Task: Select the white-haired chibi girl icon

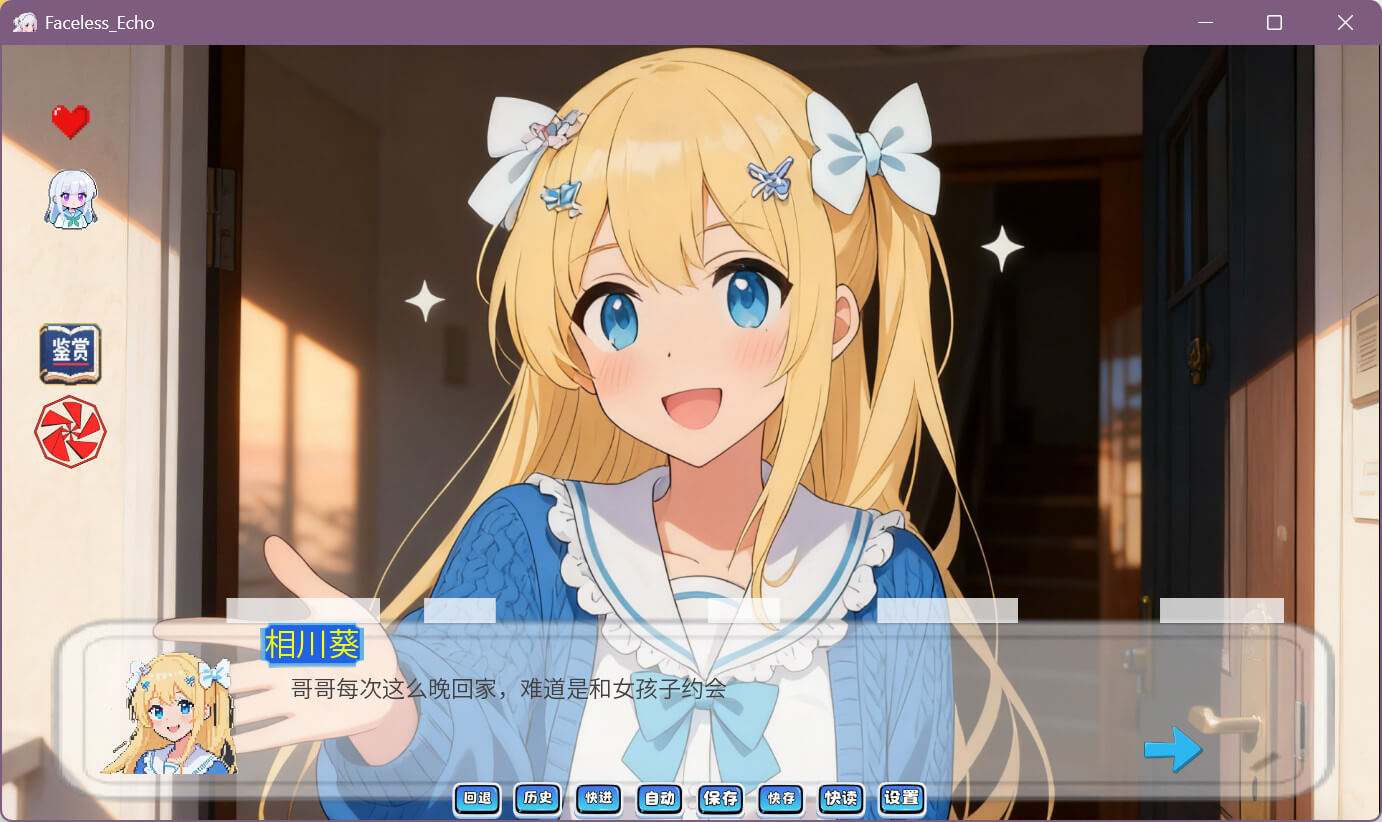Action: [70, 198]
